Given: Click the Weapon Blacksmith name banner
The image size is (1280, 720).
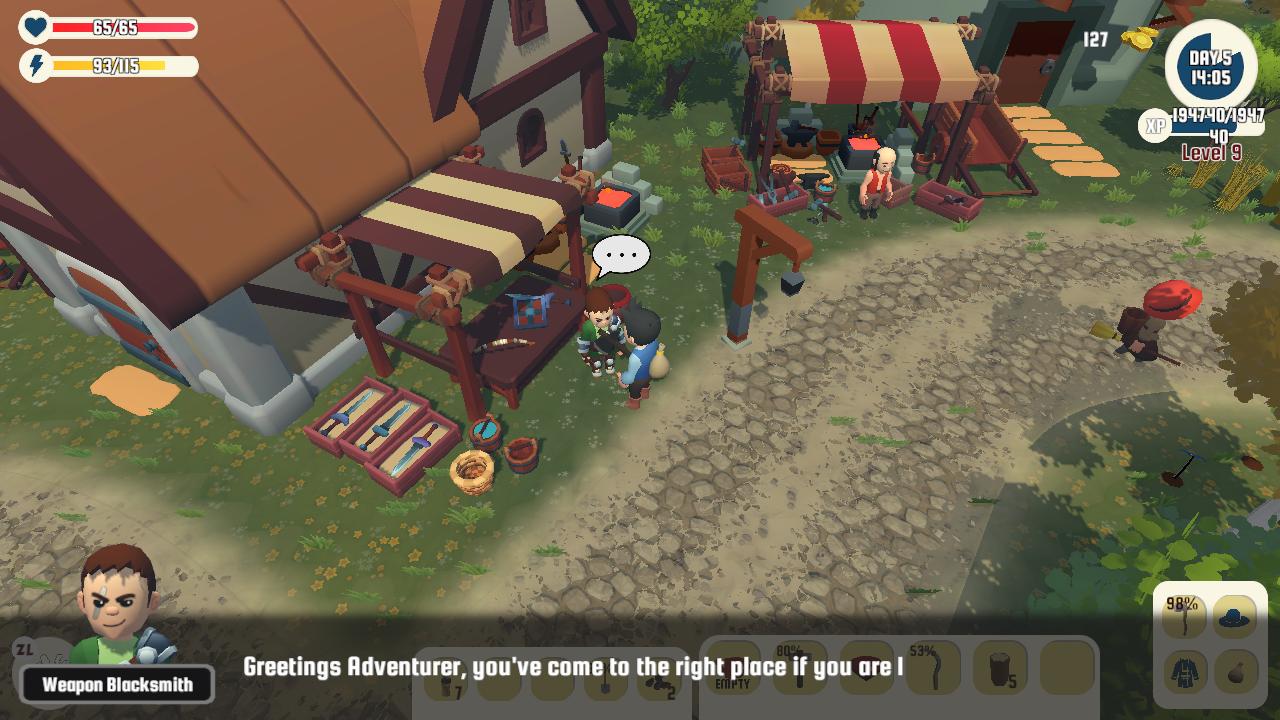Looking at the screenshot, I should (115, 684).
